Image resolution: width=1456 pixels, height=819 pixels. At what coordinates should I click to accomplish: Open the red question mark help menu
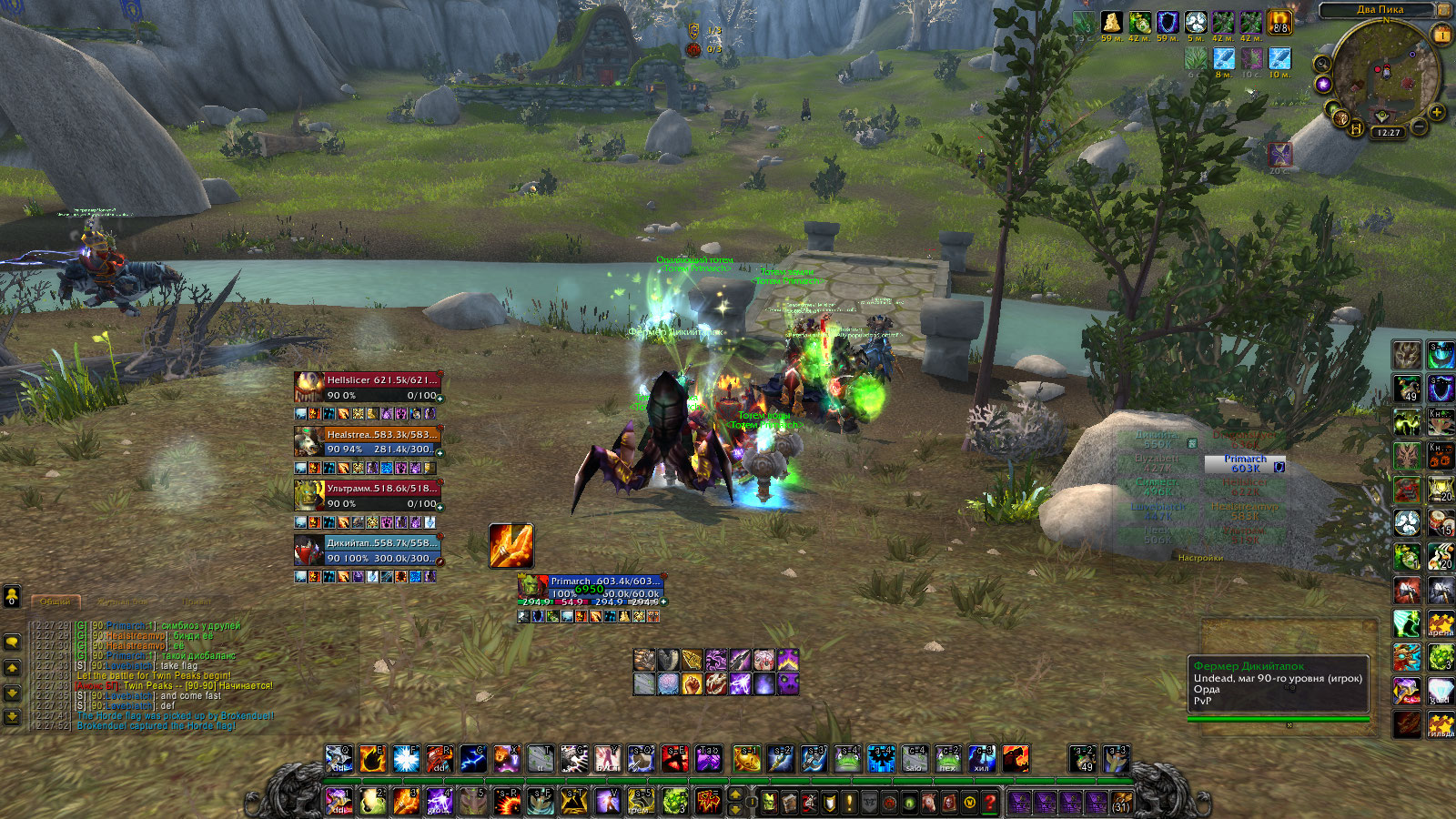click(990, 803)
